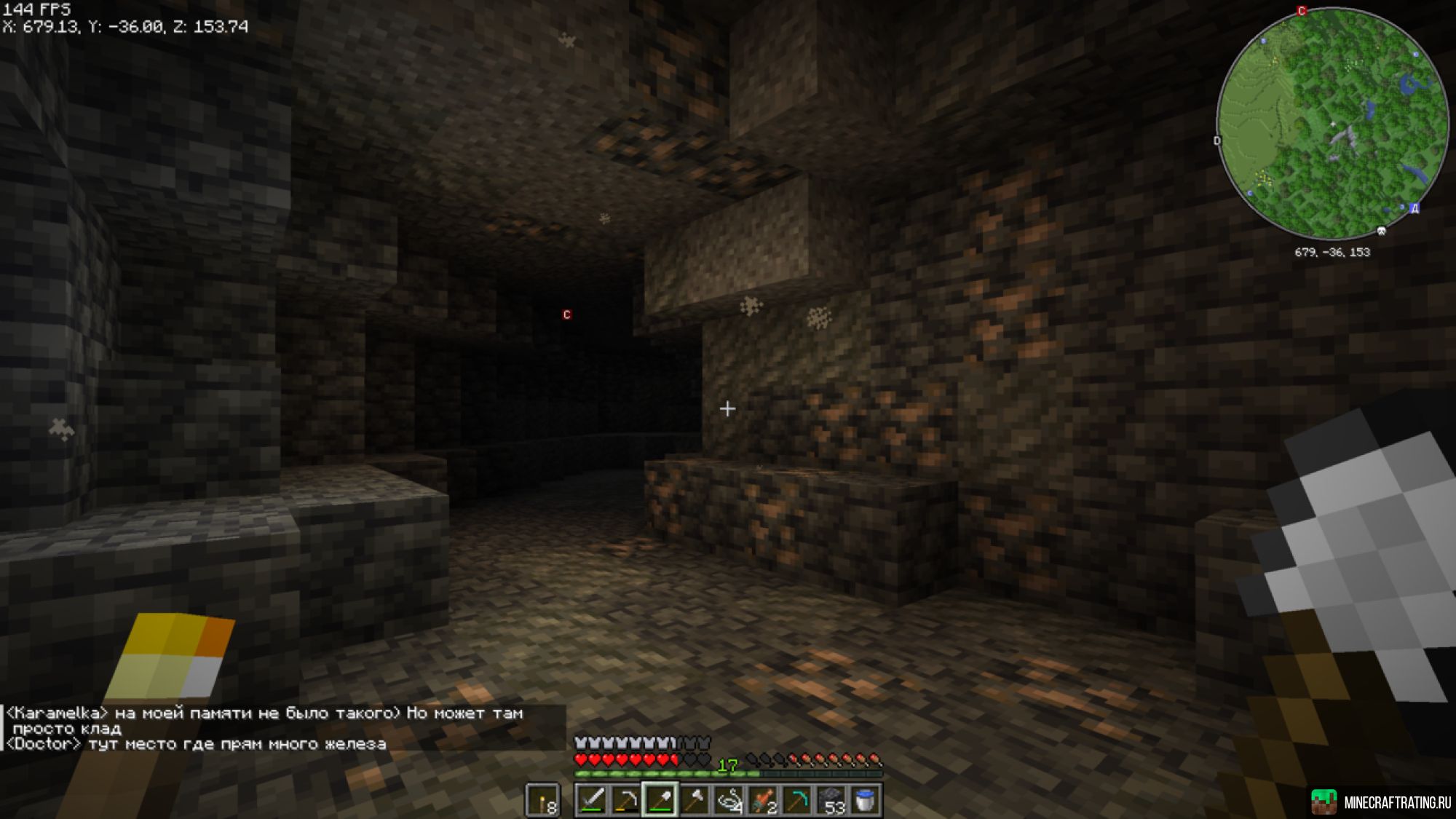This screenshot has height=819, width=1456.
Task: Select the iron shovel hotbar slot
Action: click(x=660, y=800)
